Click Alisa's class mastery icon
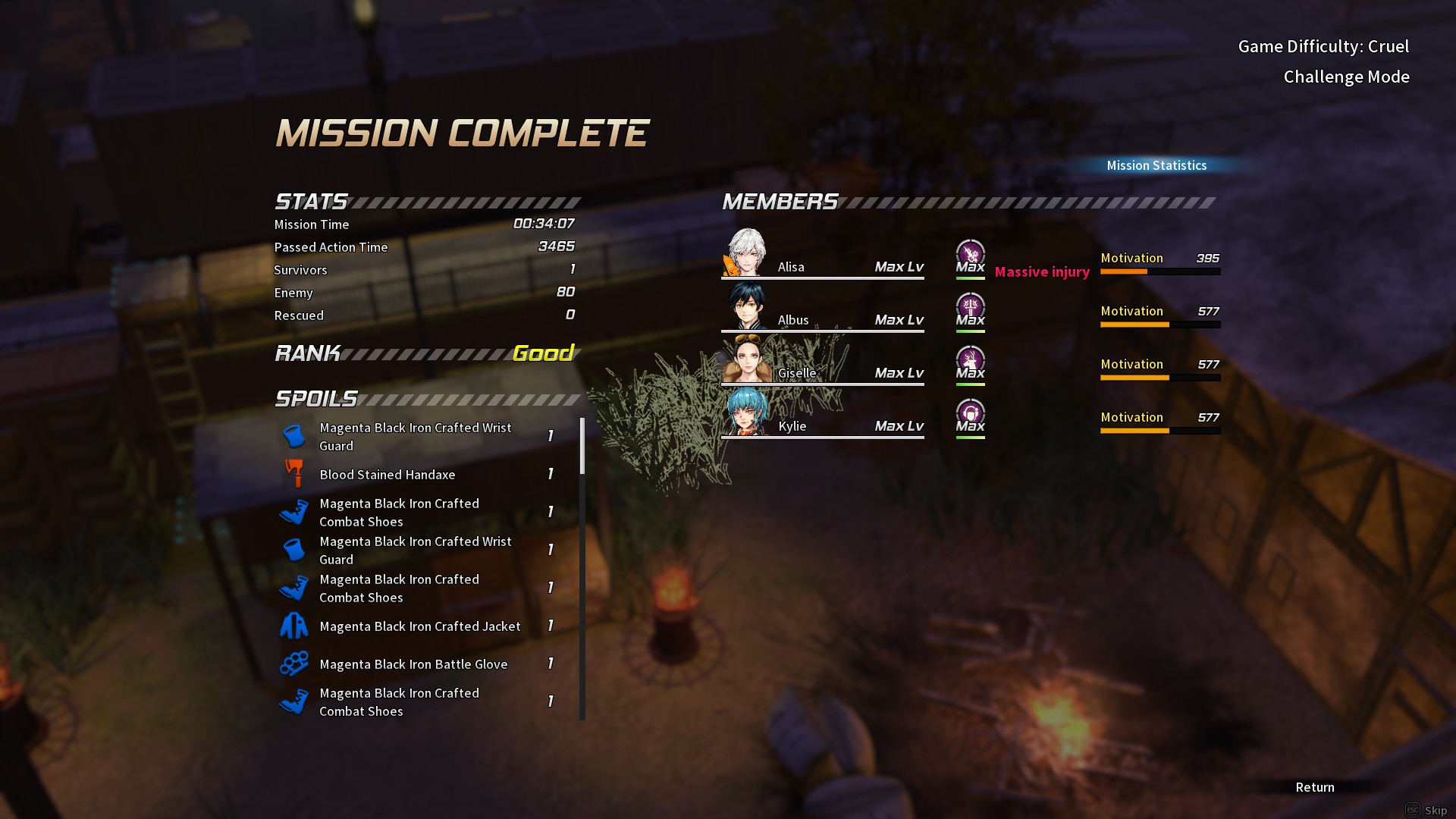The width and height of the screenshot is (1456, 819). [x=970, y=255]
